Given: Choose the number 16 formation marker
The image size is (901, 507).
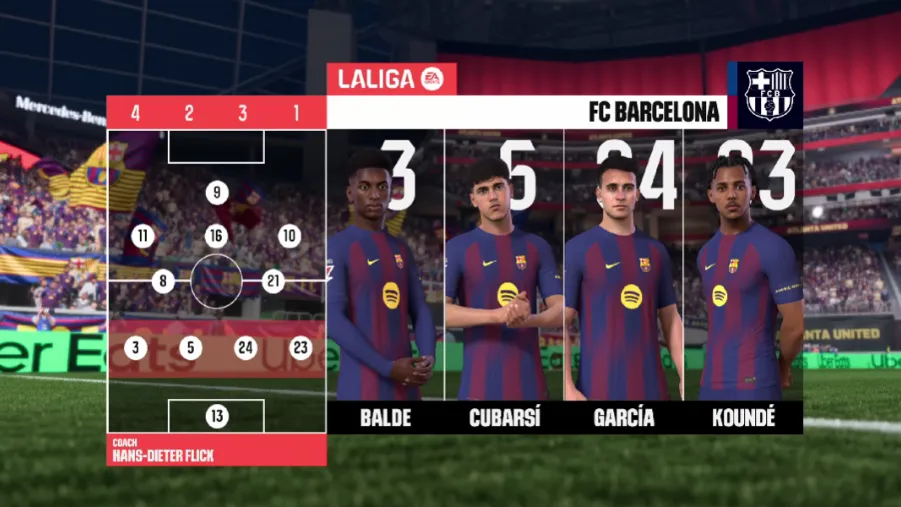Looking at the screenshot, I should (217, 236).
